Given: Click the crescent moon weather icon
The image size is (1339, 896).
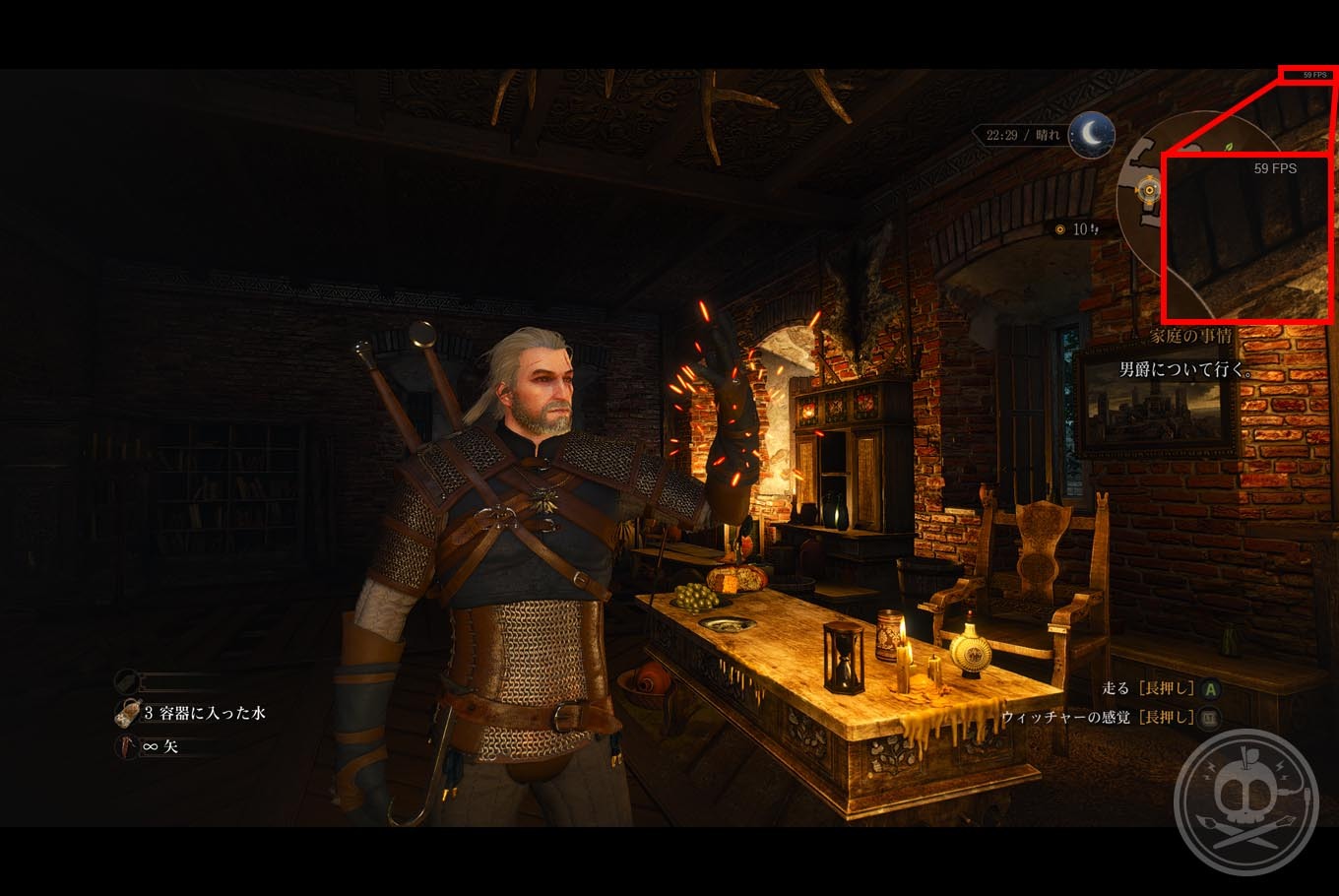Looking at the screenshot, I should coord(1091,135).
